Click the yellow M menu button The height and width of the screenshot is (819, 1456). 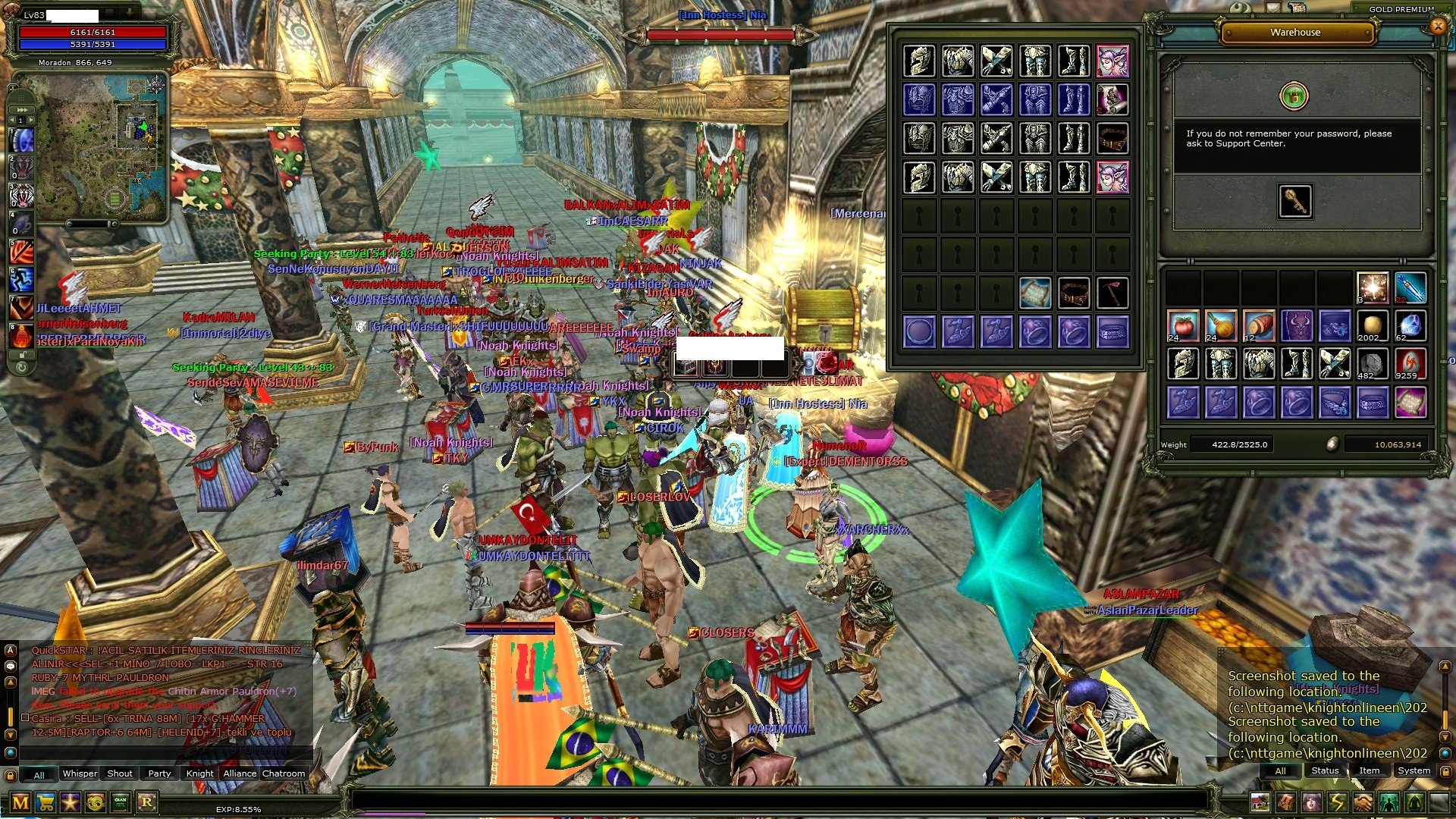[20, 802]
